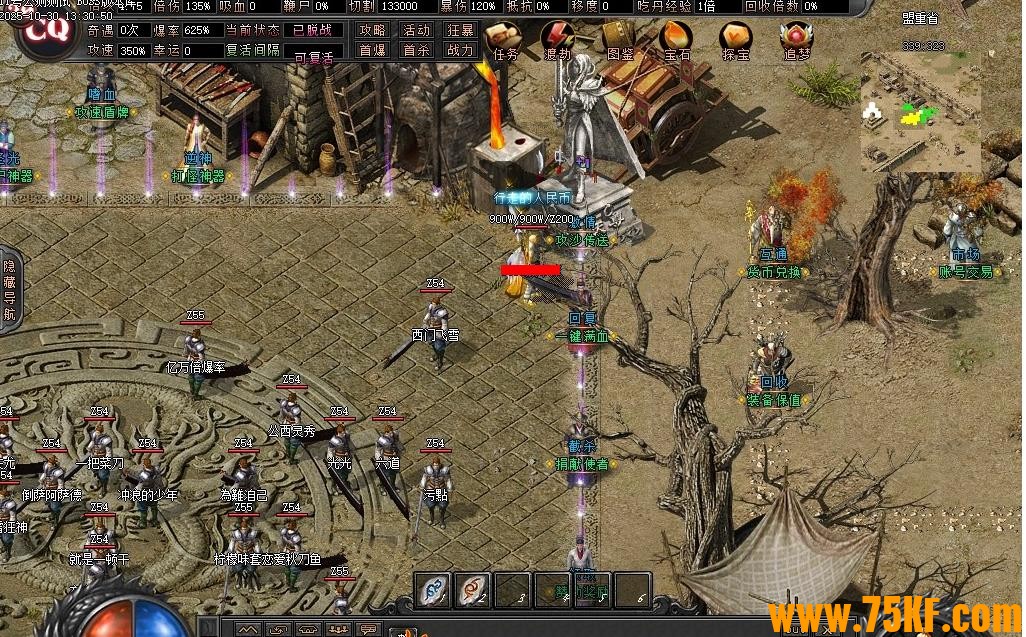Click the 宝石 gem icon
Image resolution: width=1026 pixels, height=637 pixels.
click(677, 41)
